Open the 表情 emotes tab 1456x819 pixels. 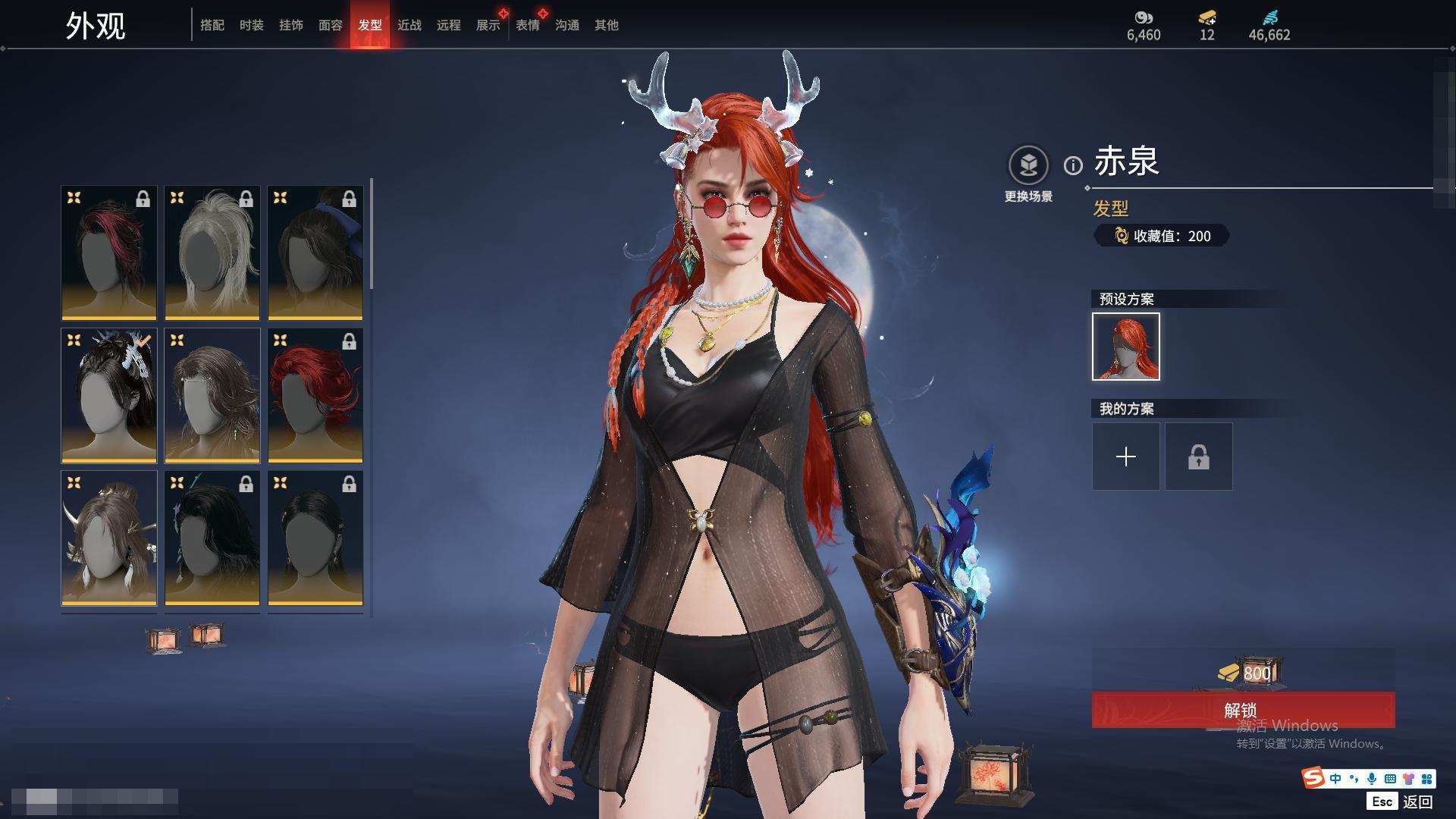click(x=528, y=25)
